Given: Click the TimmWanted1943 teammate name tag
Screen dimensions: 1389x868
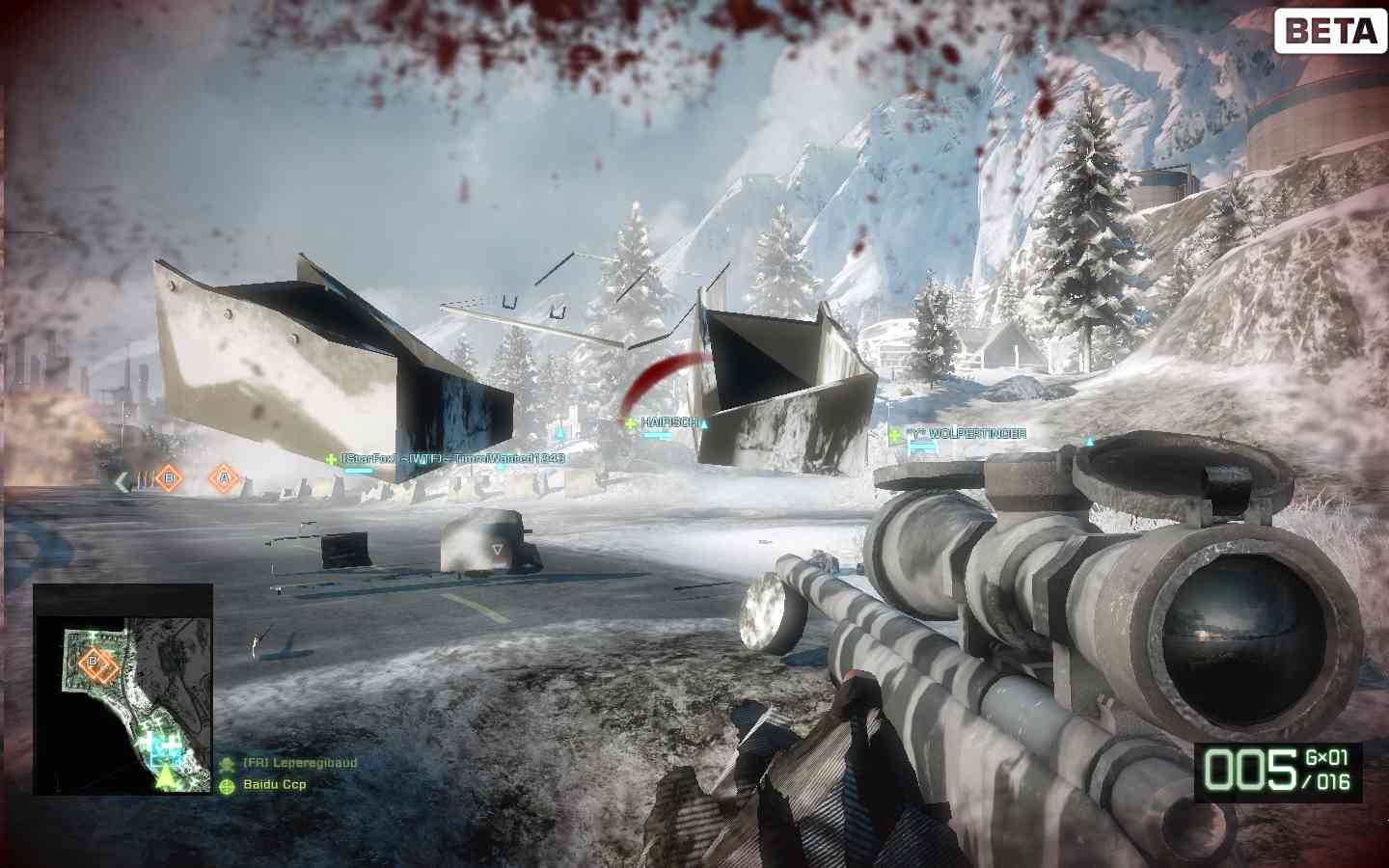Looking at the screenshot, I should pyautogui.click(x=451, y=459).
